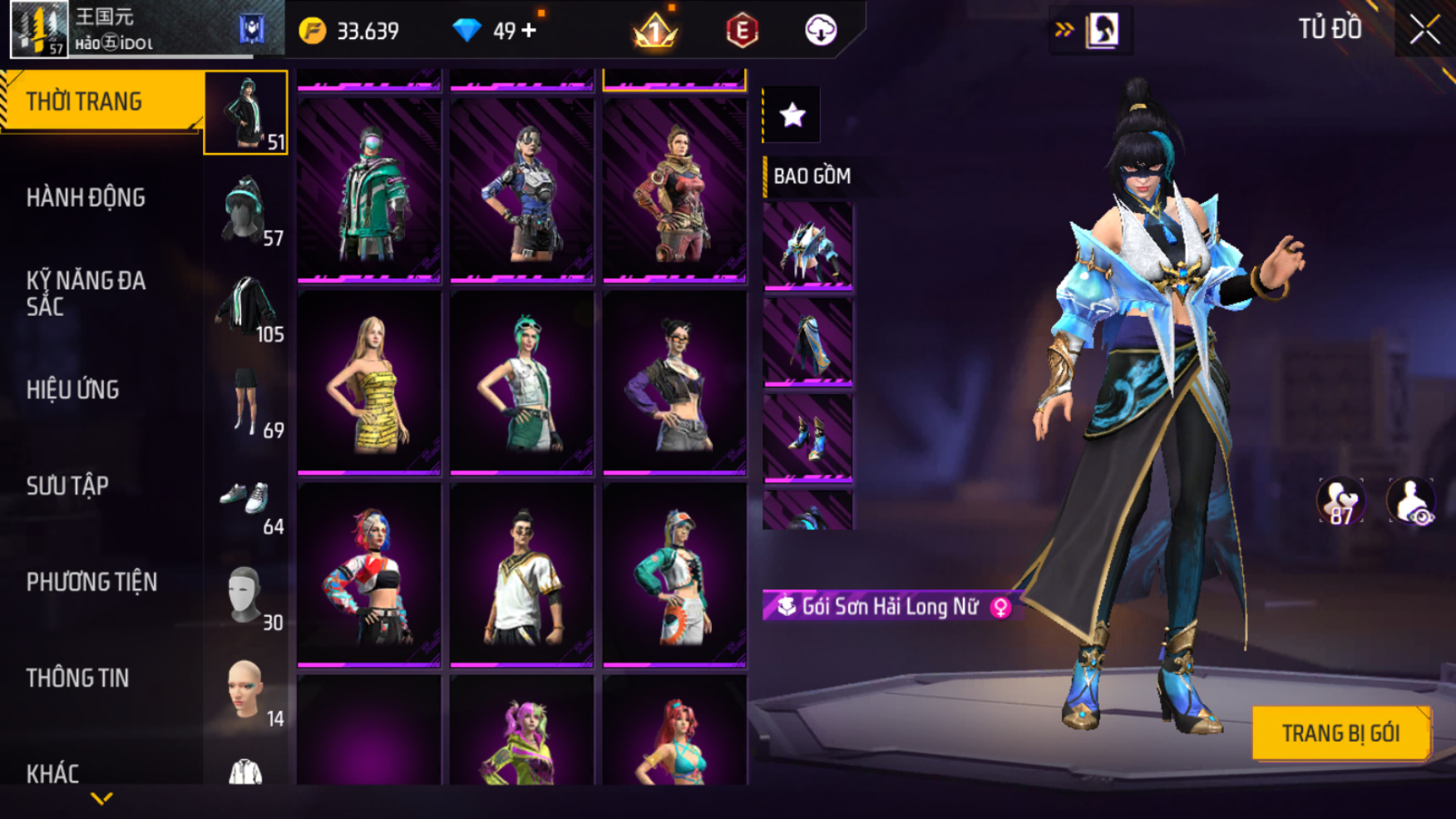
Task: Choose the green hooded jacket costume
Action: coord(369,190)
